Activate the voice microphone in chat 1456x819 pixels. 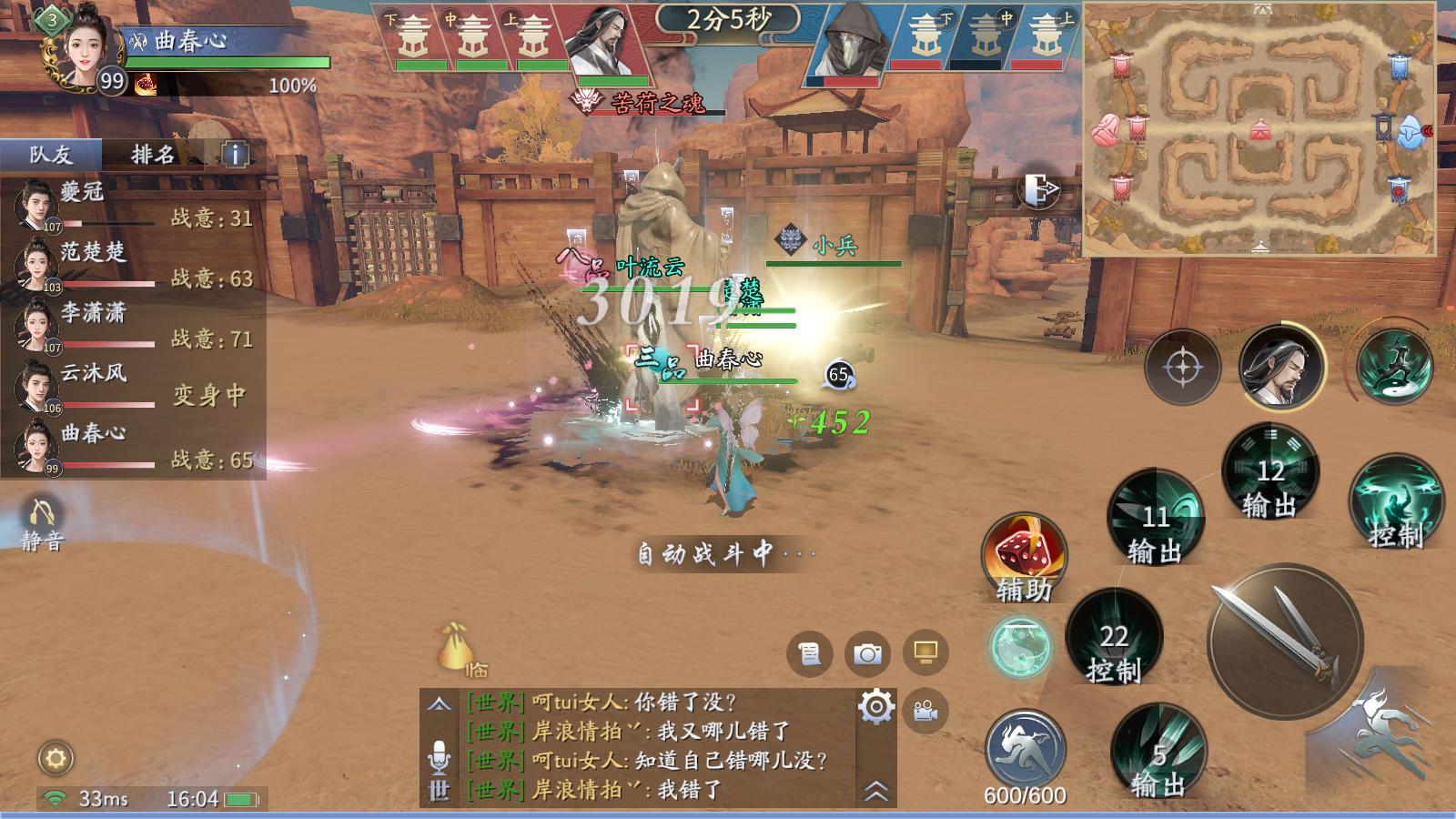(440, 757)
